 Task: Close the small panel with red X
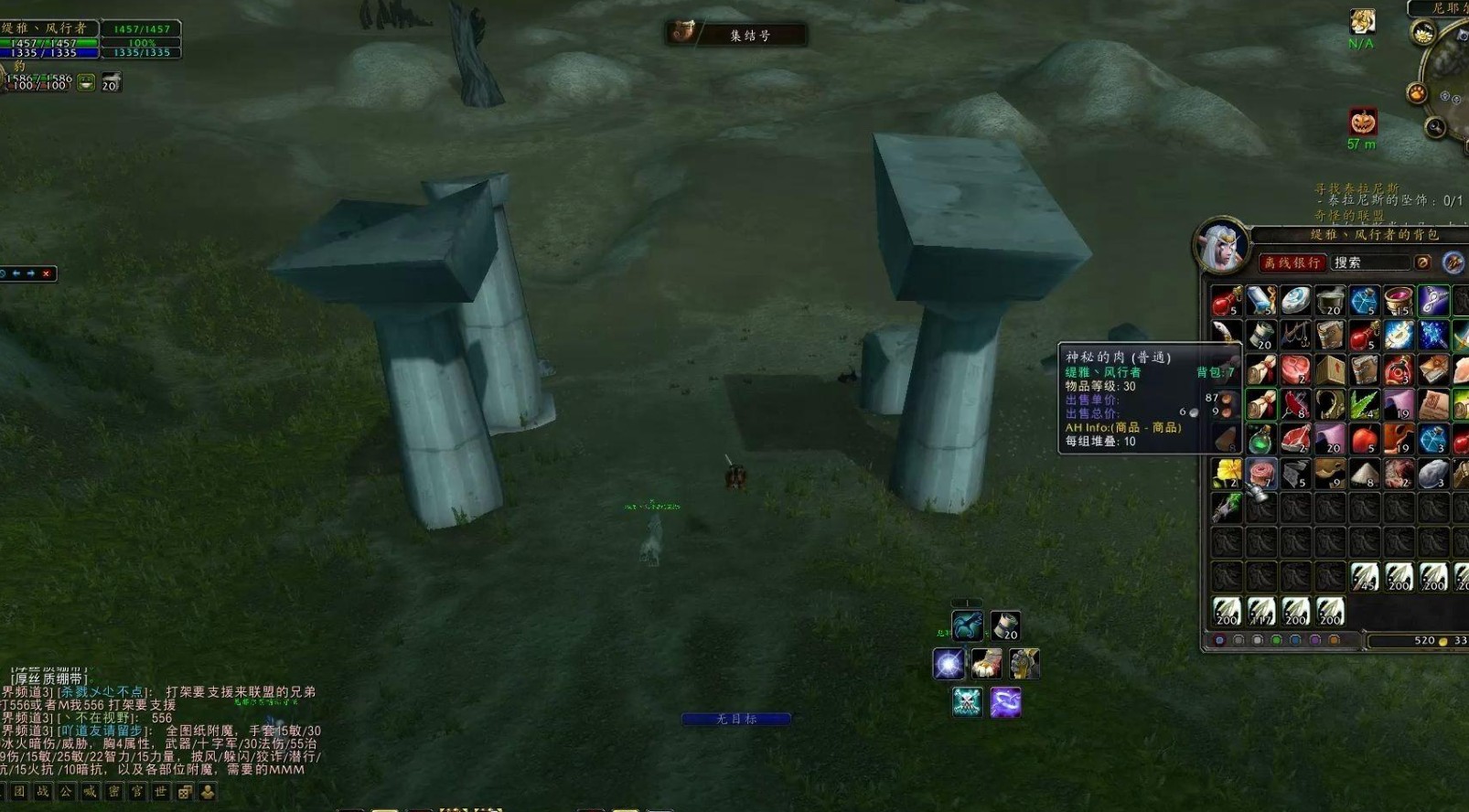[x=46, y=273]
